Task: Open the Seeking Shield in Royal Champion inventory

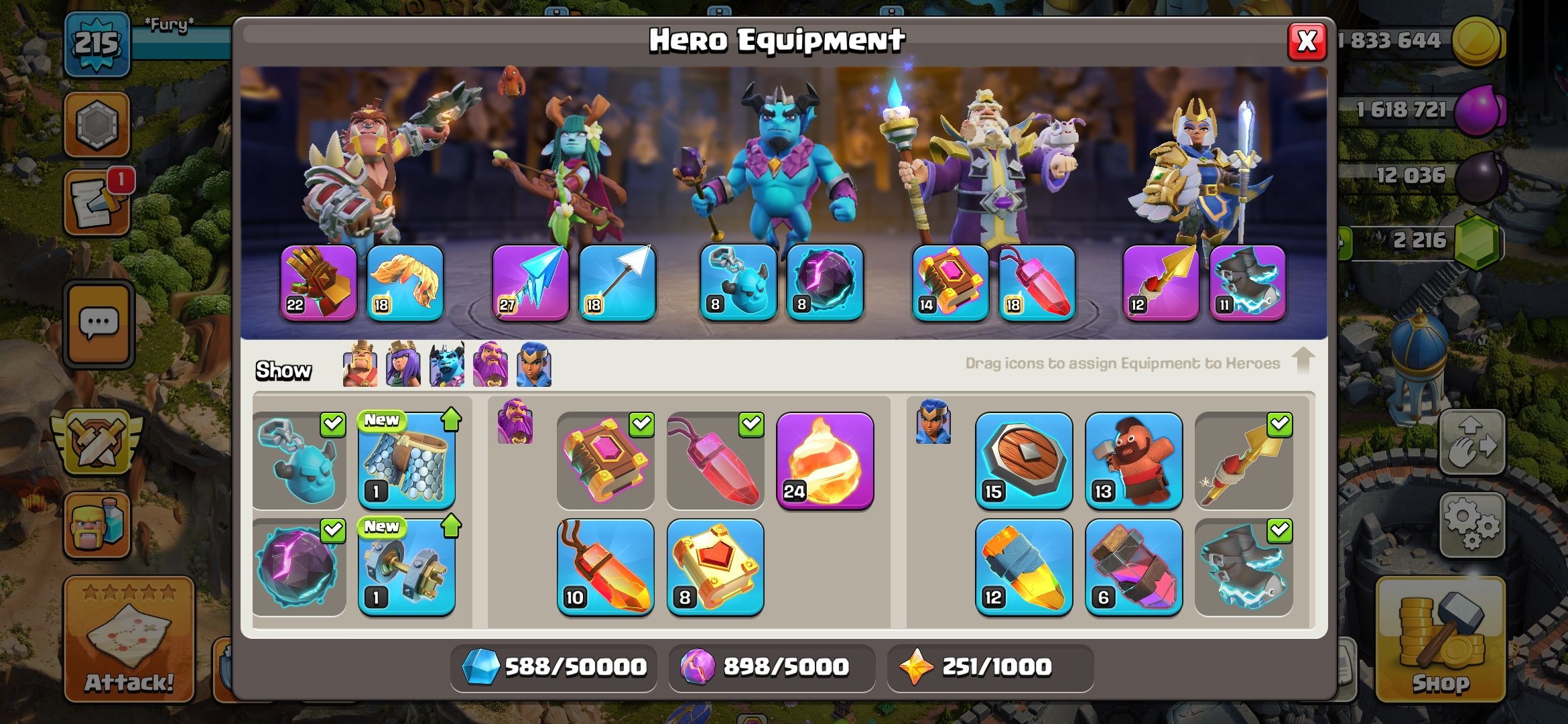Action: point(1024,459)
